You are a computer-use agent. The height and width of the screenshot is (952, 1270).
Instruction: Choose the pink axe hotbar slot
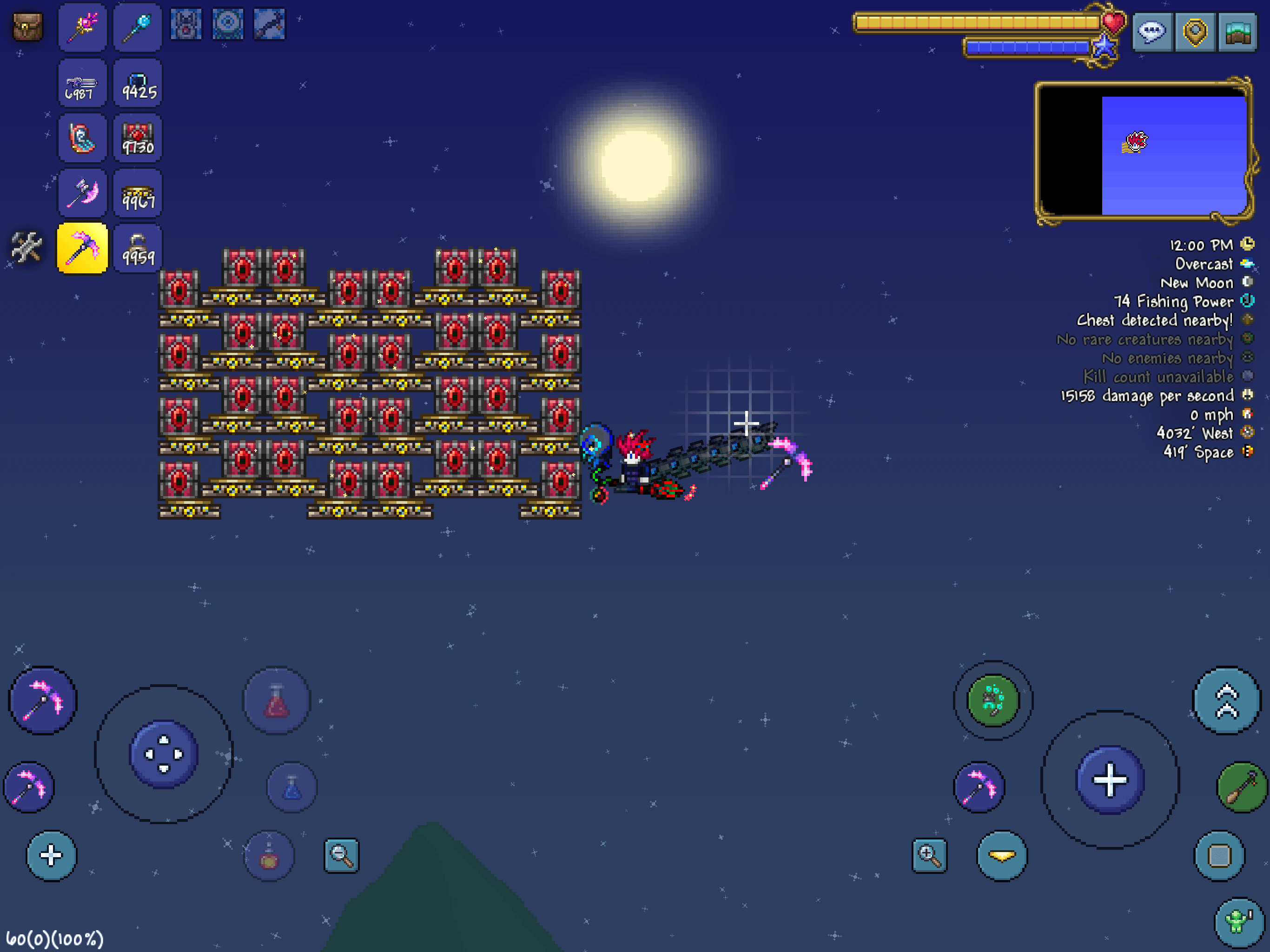82,193
